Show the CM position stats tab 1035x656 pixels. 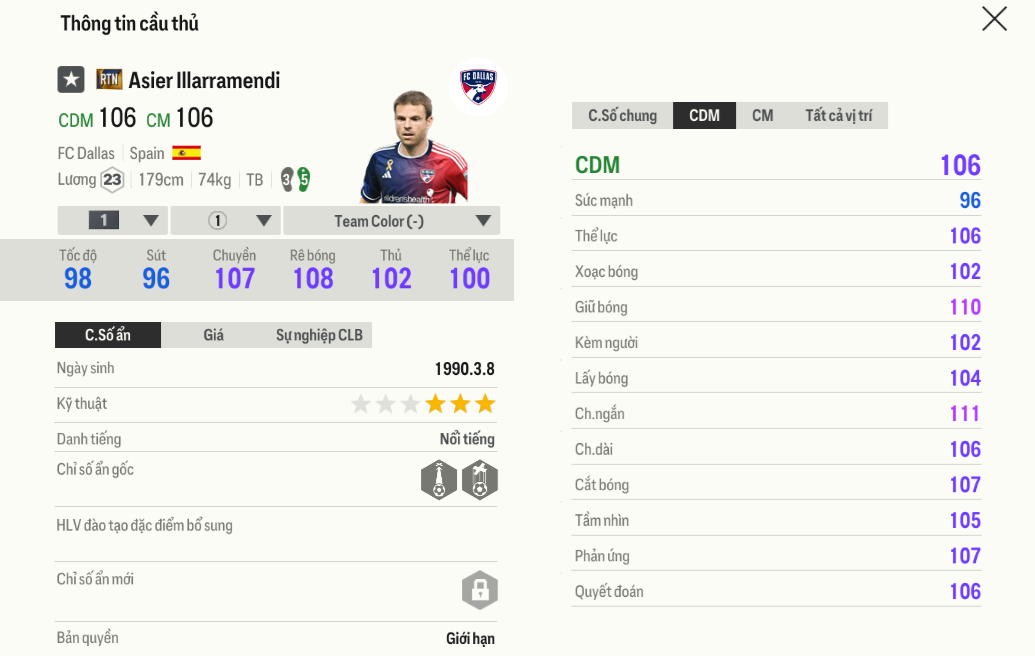(x=762, y=116)
